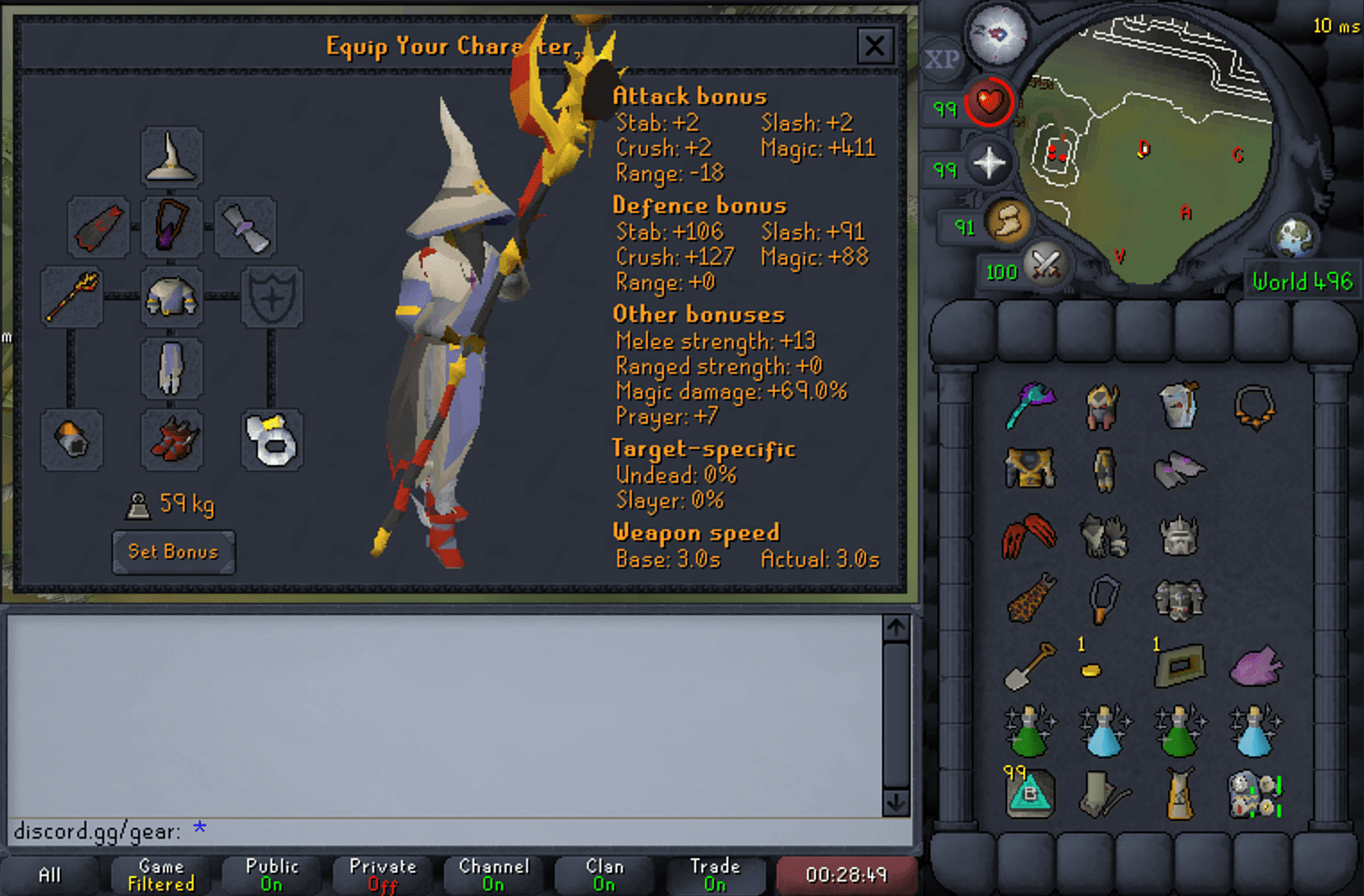Toggle Private chat on
The width and height of the screenshot is (1364, 896).
pos(382,873)
